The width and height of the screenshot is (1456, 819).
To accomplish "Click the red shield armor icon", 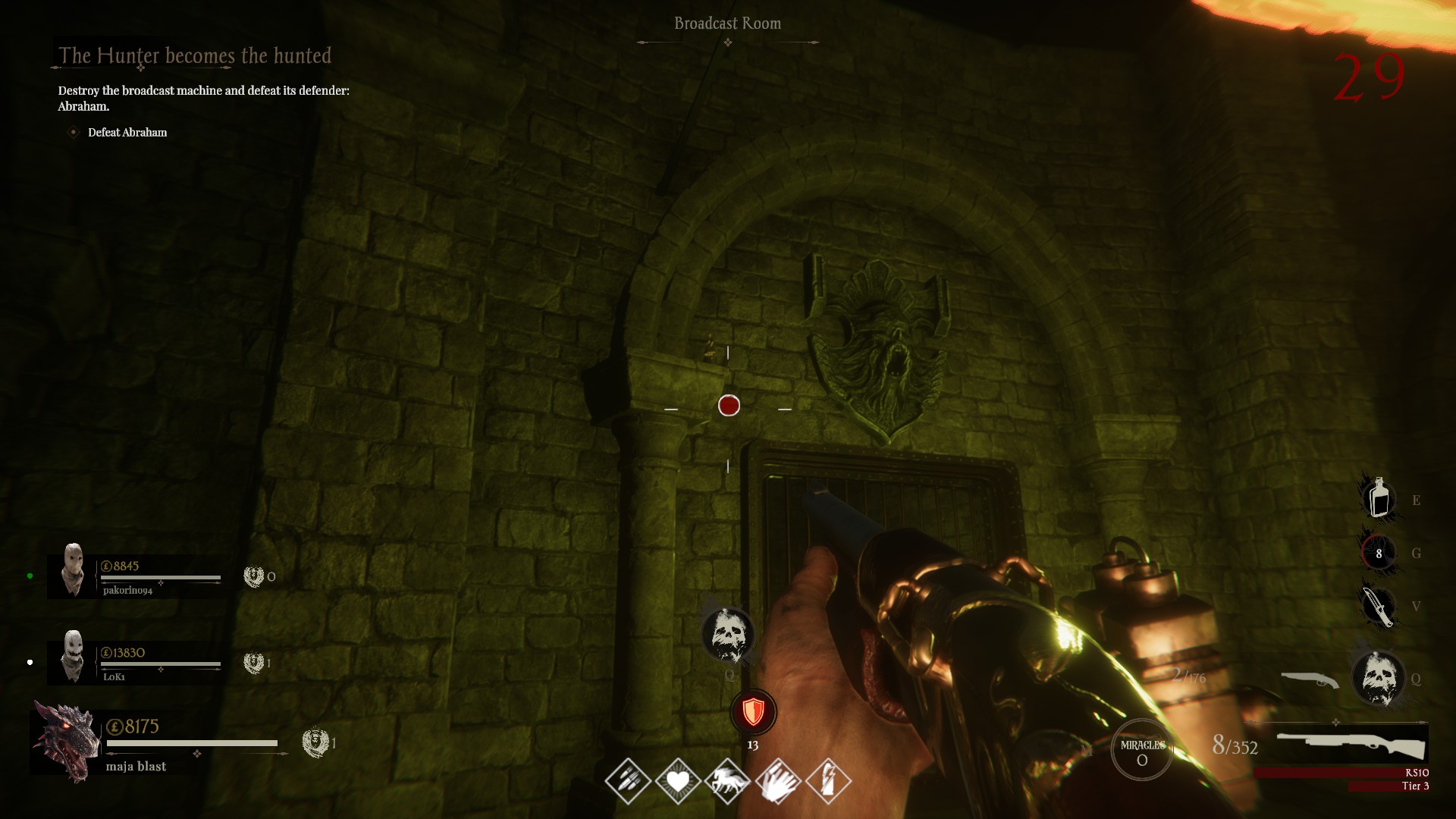I will click(753, 712).
